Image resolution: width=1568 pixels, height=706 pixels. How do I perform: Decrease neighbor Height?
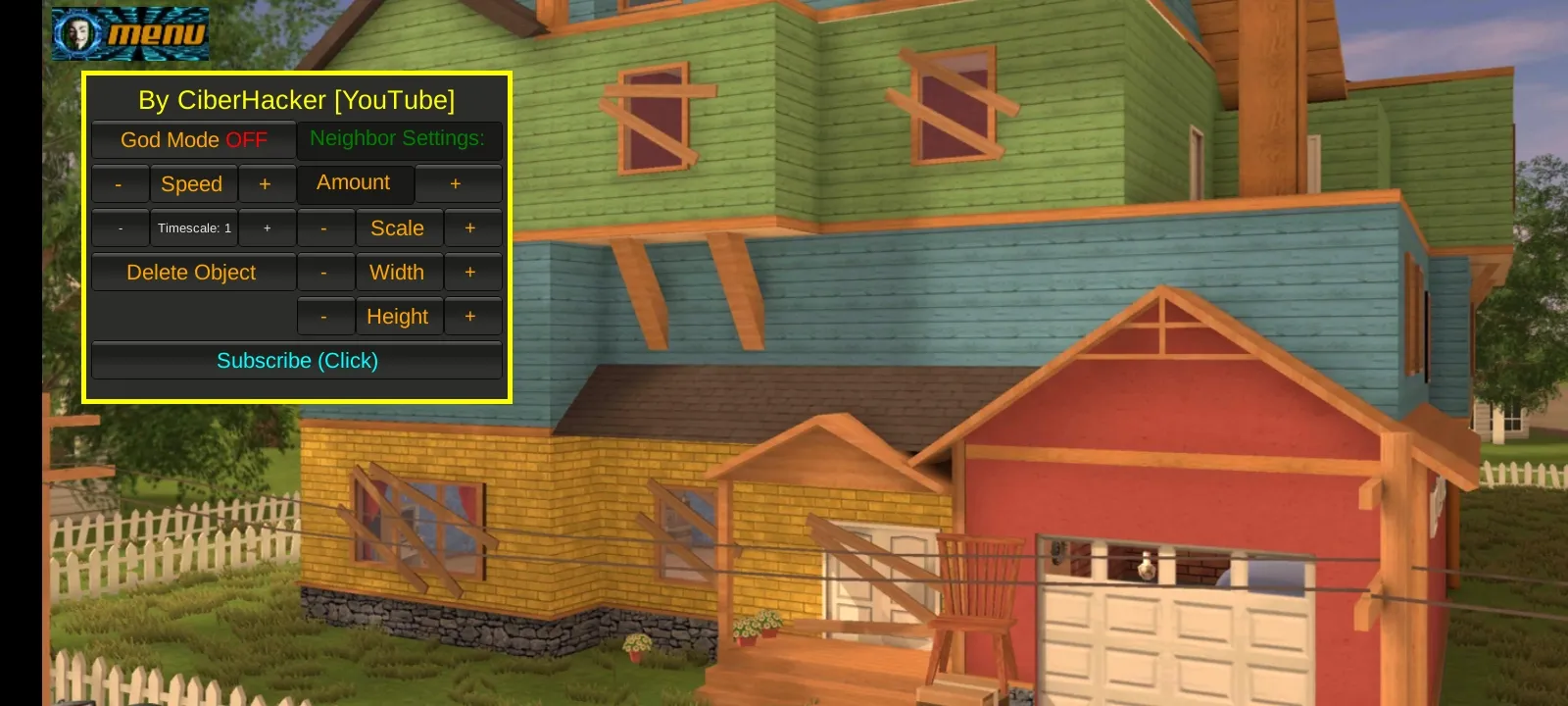tap(325, 316)
